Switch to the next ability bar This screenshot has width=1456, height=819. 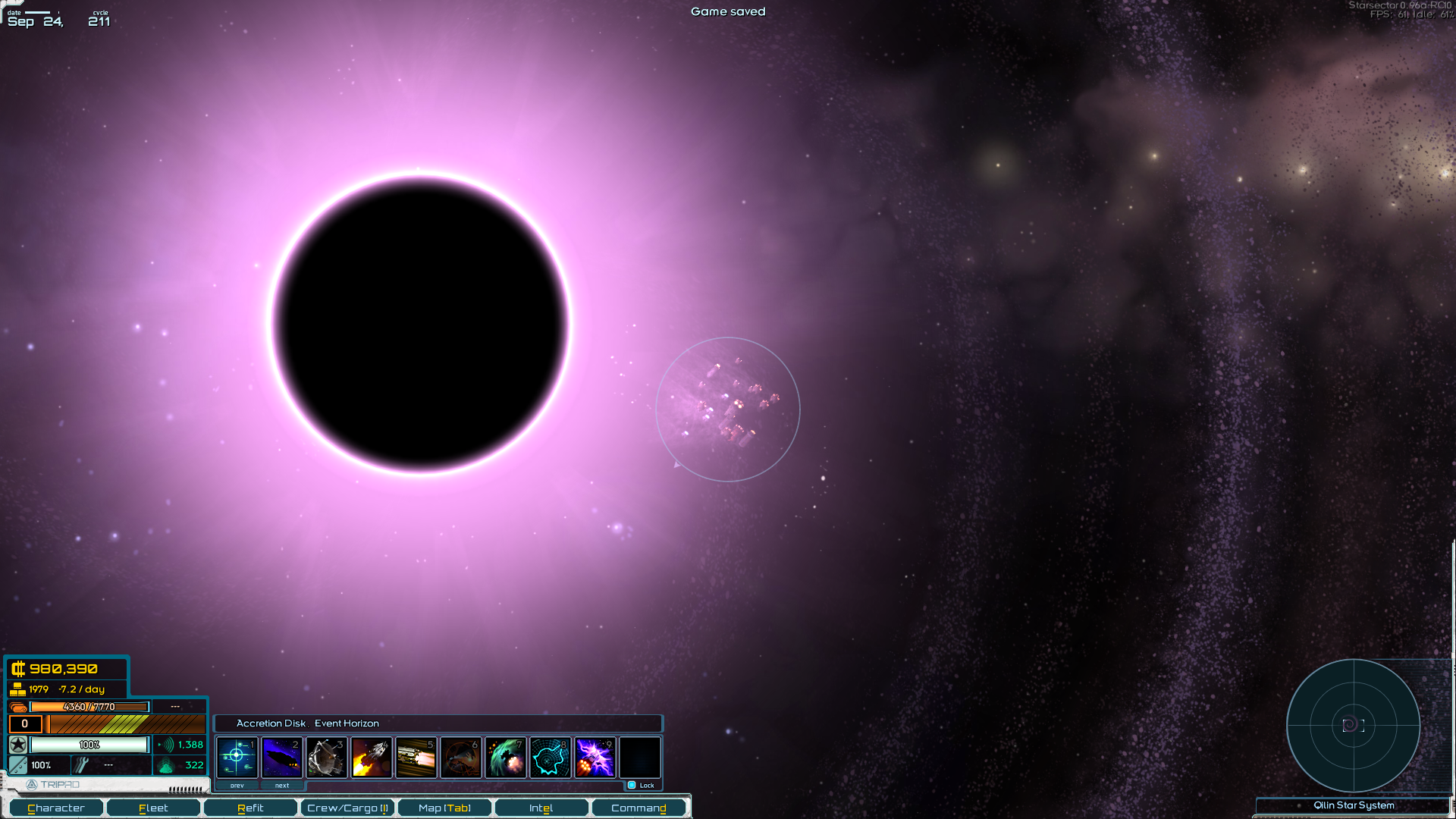(x=282, y=786)
